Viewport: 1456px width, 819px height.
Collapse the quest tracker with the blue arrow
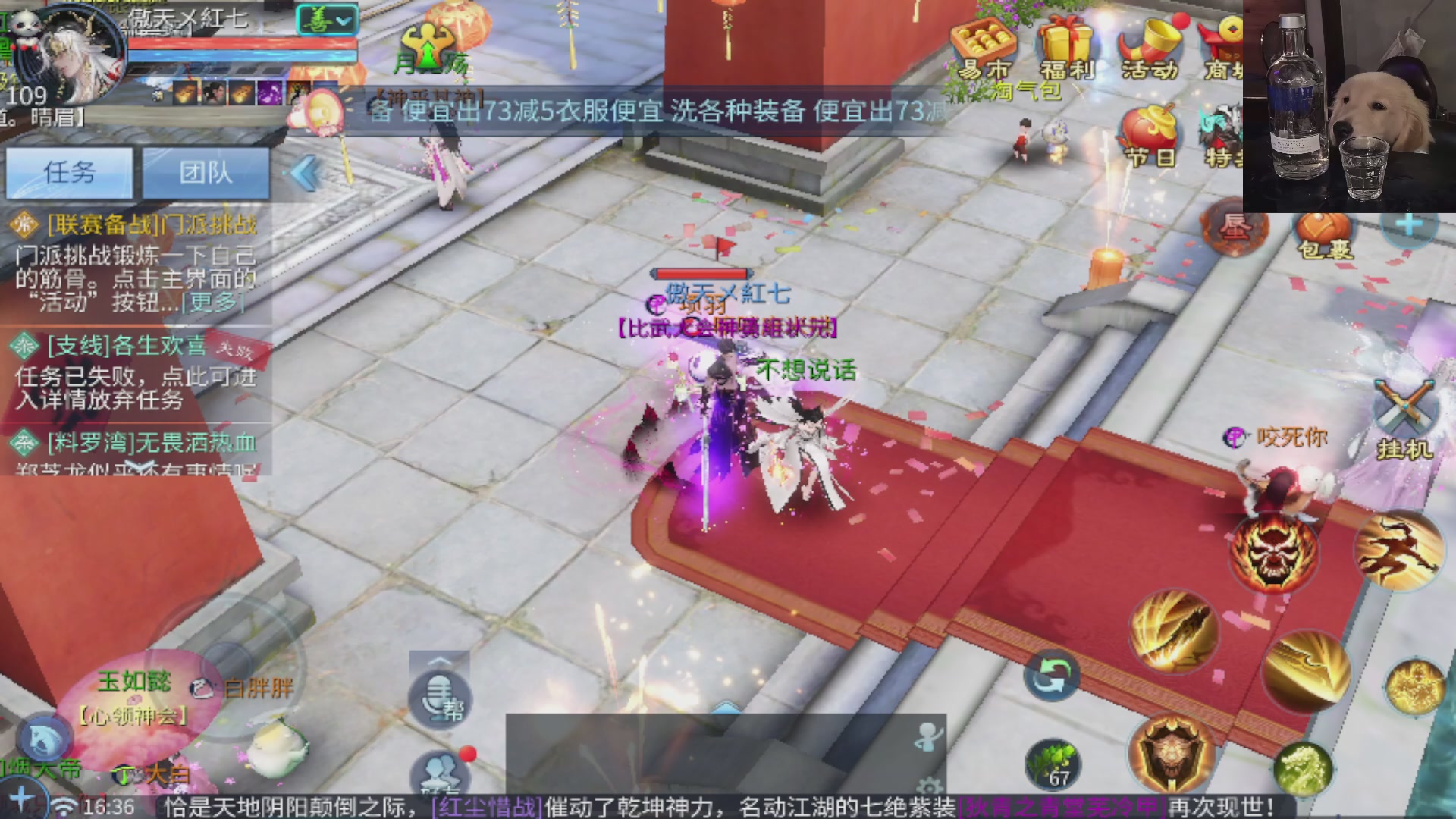[x=306, y=173]
